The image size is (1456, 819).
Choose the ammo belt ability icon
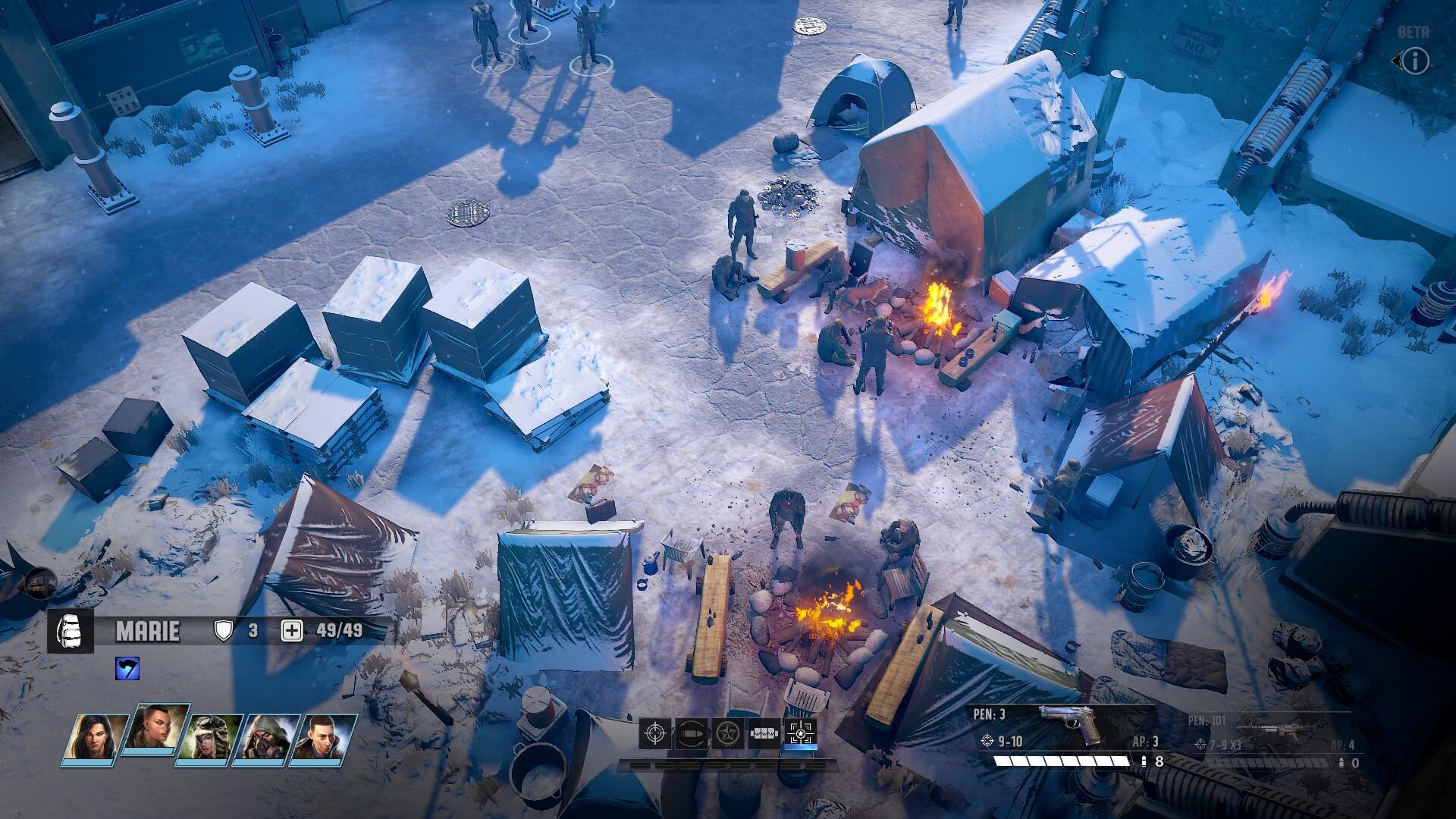click(764, 733)
